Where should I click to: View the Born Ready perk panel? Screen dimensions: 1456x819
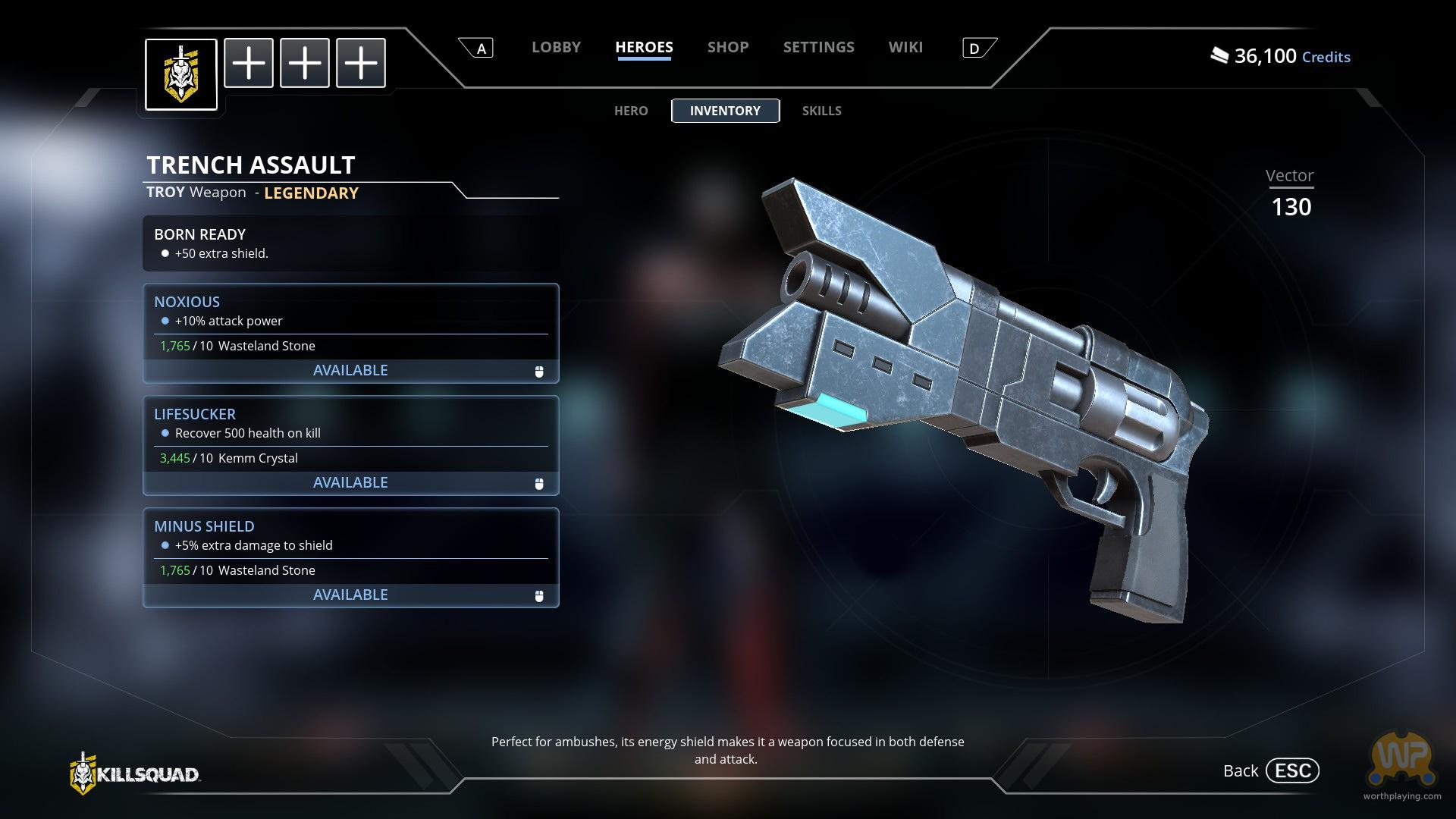(x=350, y=243)
